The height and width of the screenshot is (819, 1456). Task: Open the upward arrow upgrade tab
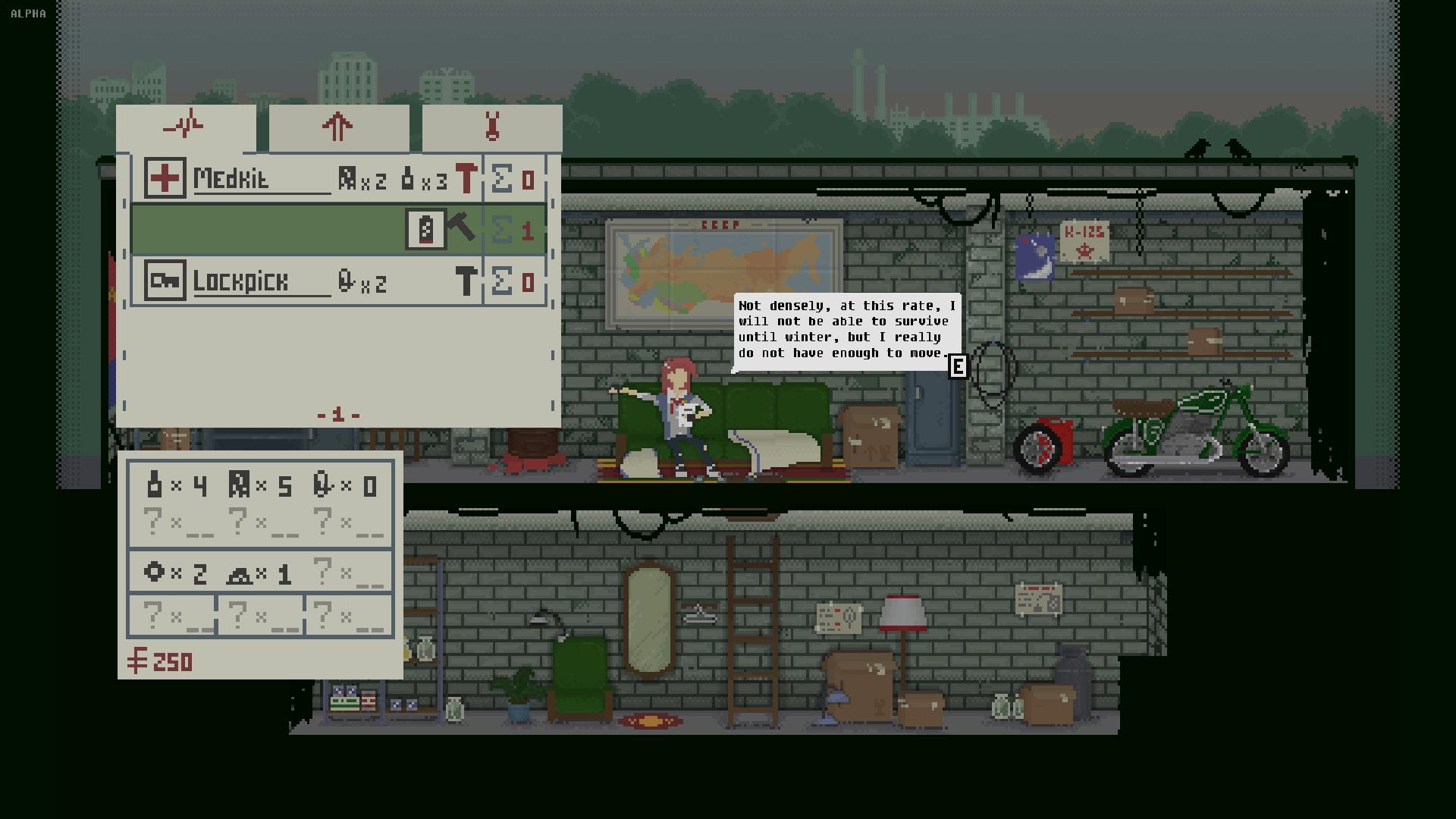338,127
